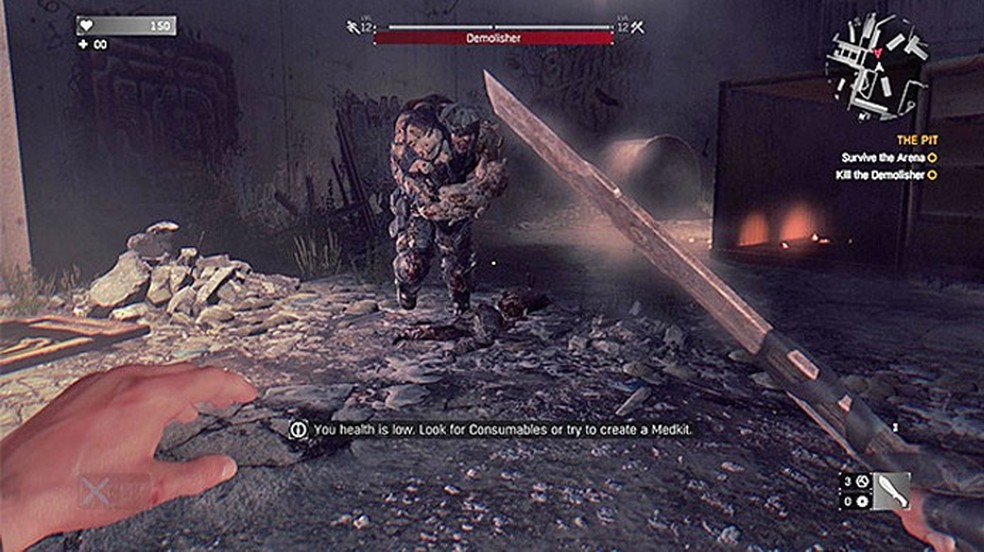Open THE PIT quest tracker title
The width and height of the screenshot is (984, 552).
point(917,140)
